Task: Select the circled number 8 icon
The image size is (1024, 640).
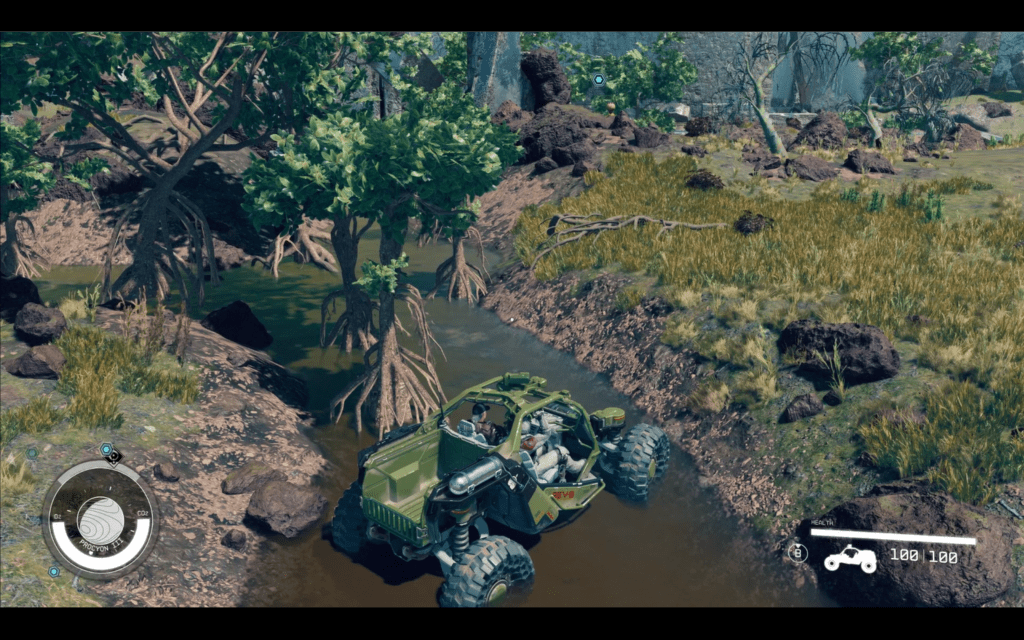Action: point(797,552)
